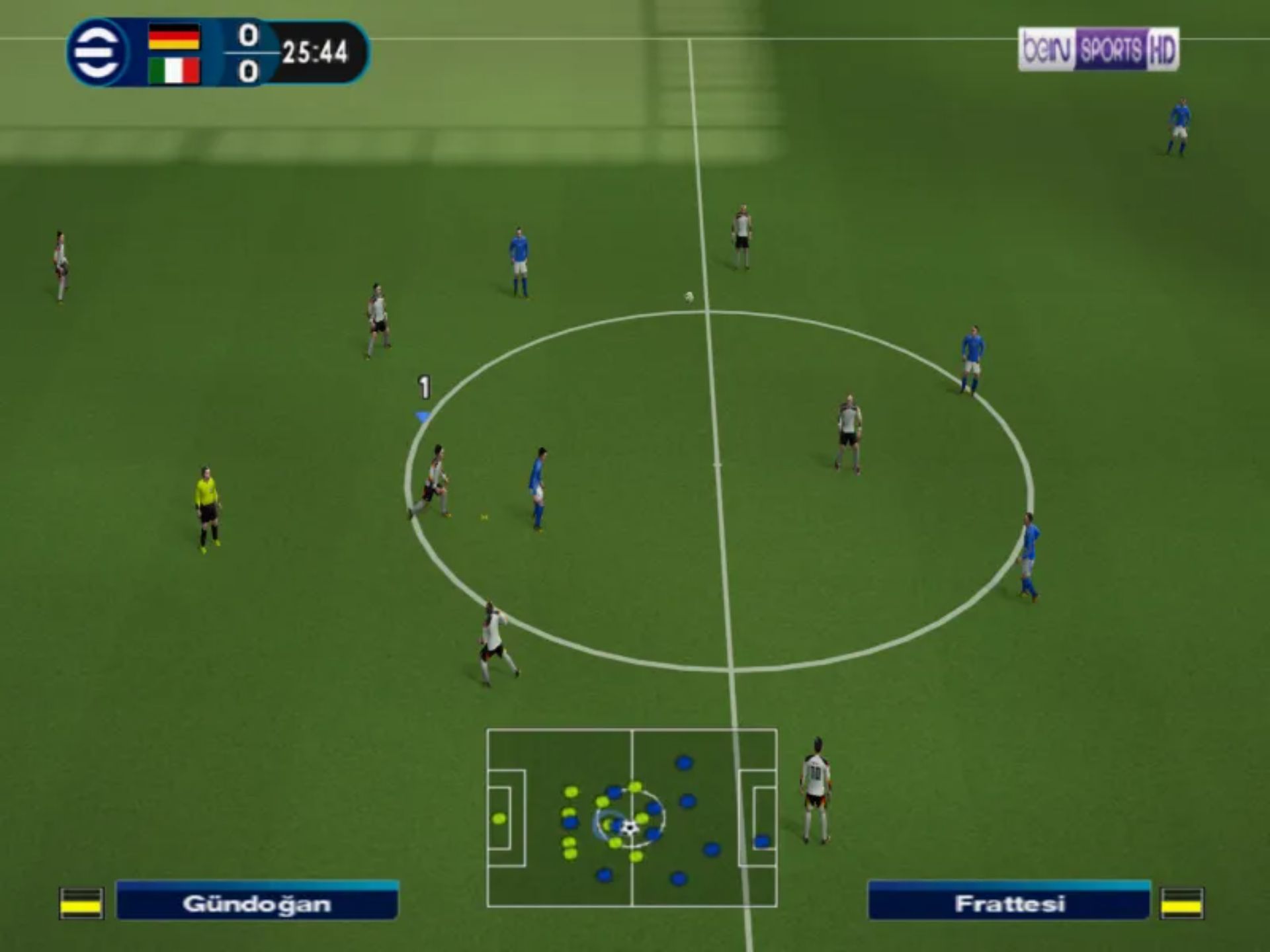1270x952 pixels.
Task: Click the pitch radar minimap
Action: point(632,818)
